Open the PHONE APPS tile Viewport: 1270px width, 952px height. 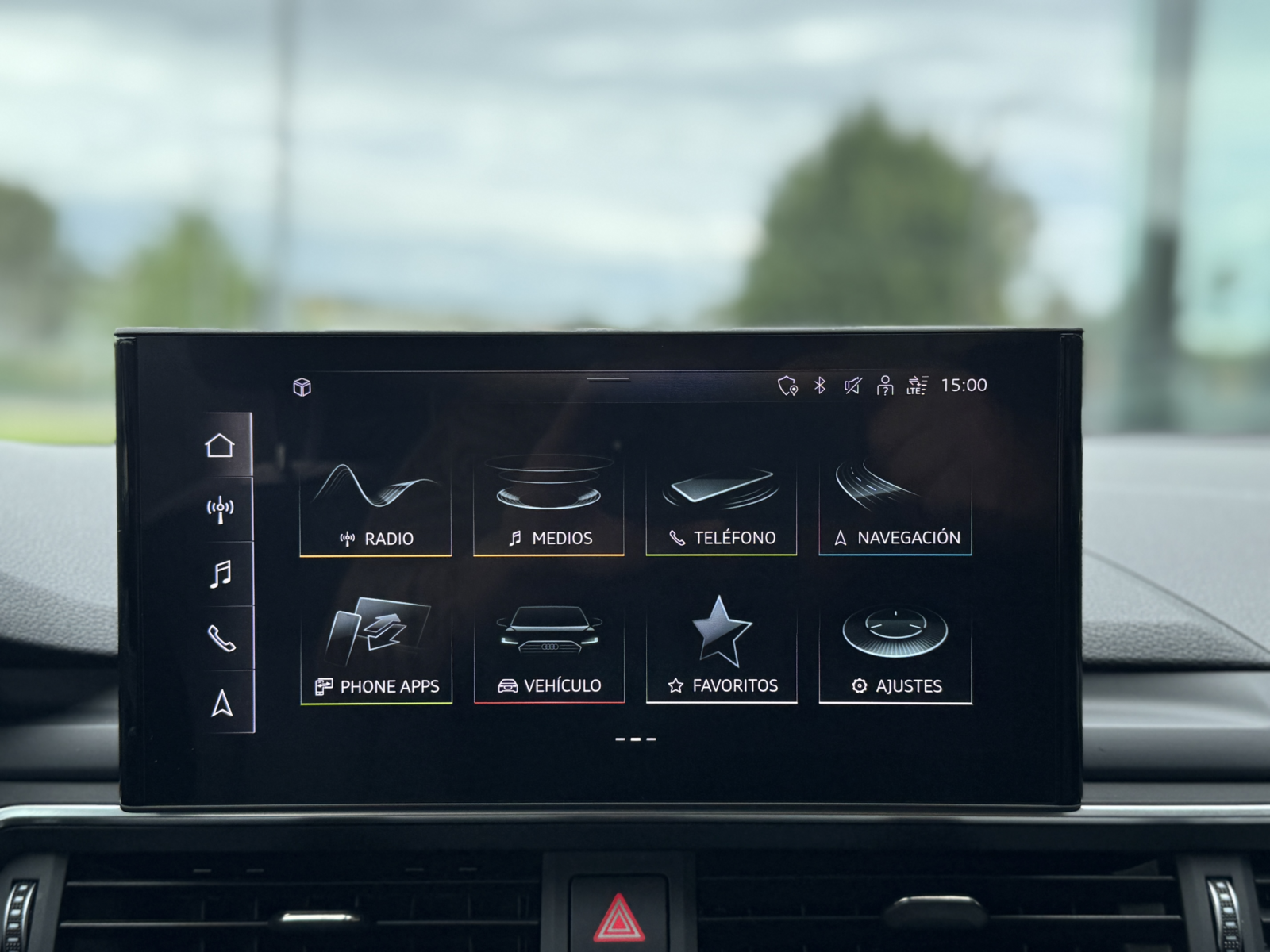[376, 652]
